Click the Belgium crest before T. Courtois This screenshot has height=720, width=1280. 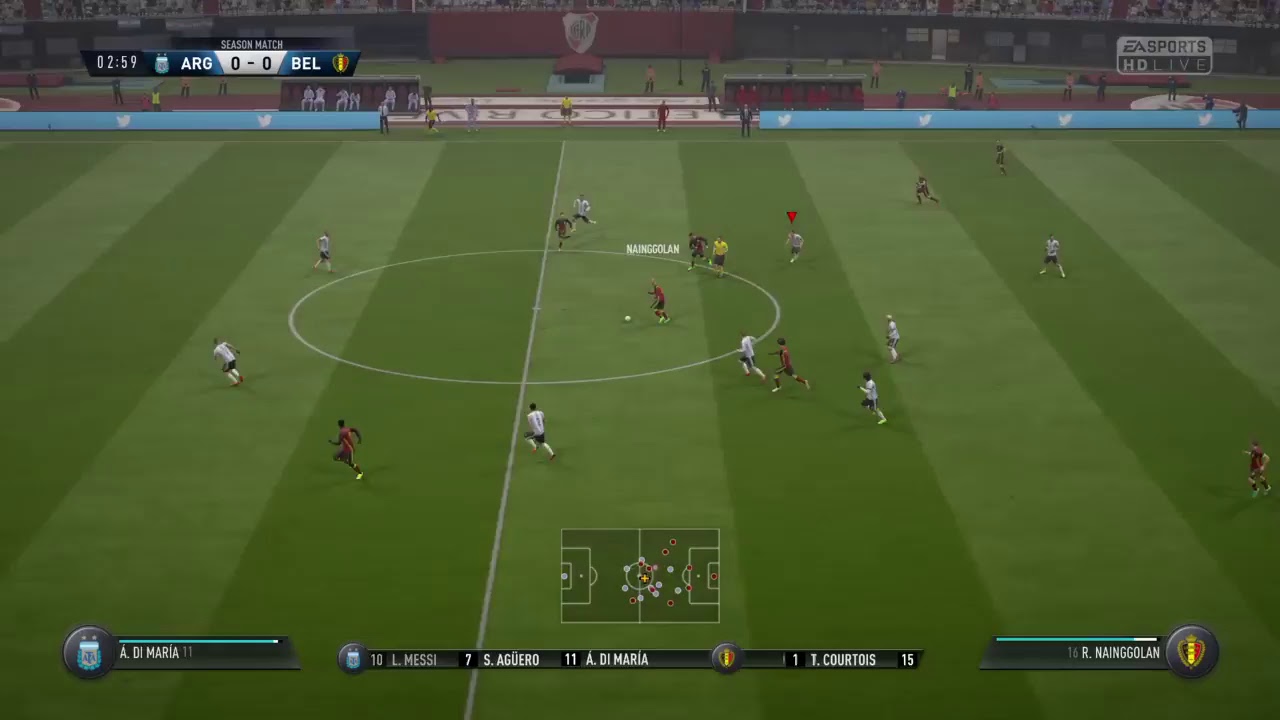click(x=726, y=660)
